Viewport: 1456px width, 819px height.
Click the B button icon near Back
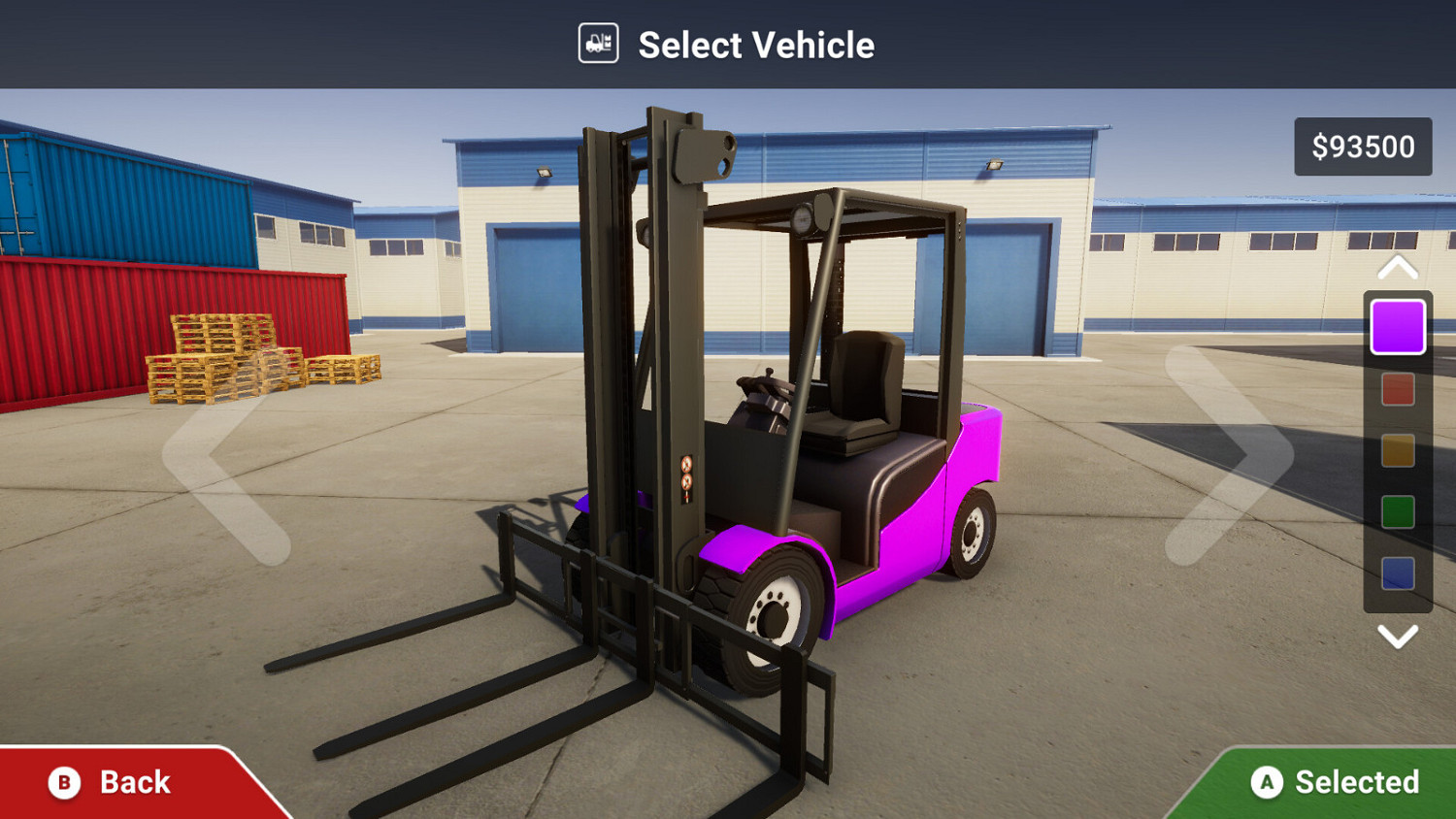pyautogui.click(x=62, y=782)
